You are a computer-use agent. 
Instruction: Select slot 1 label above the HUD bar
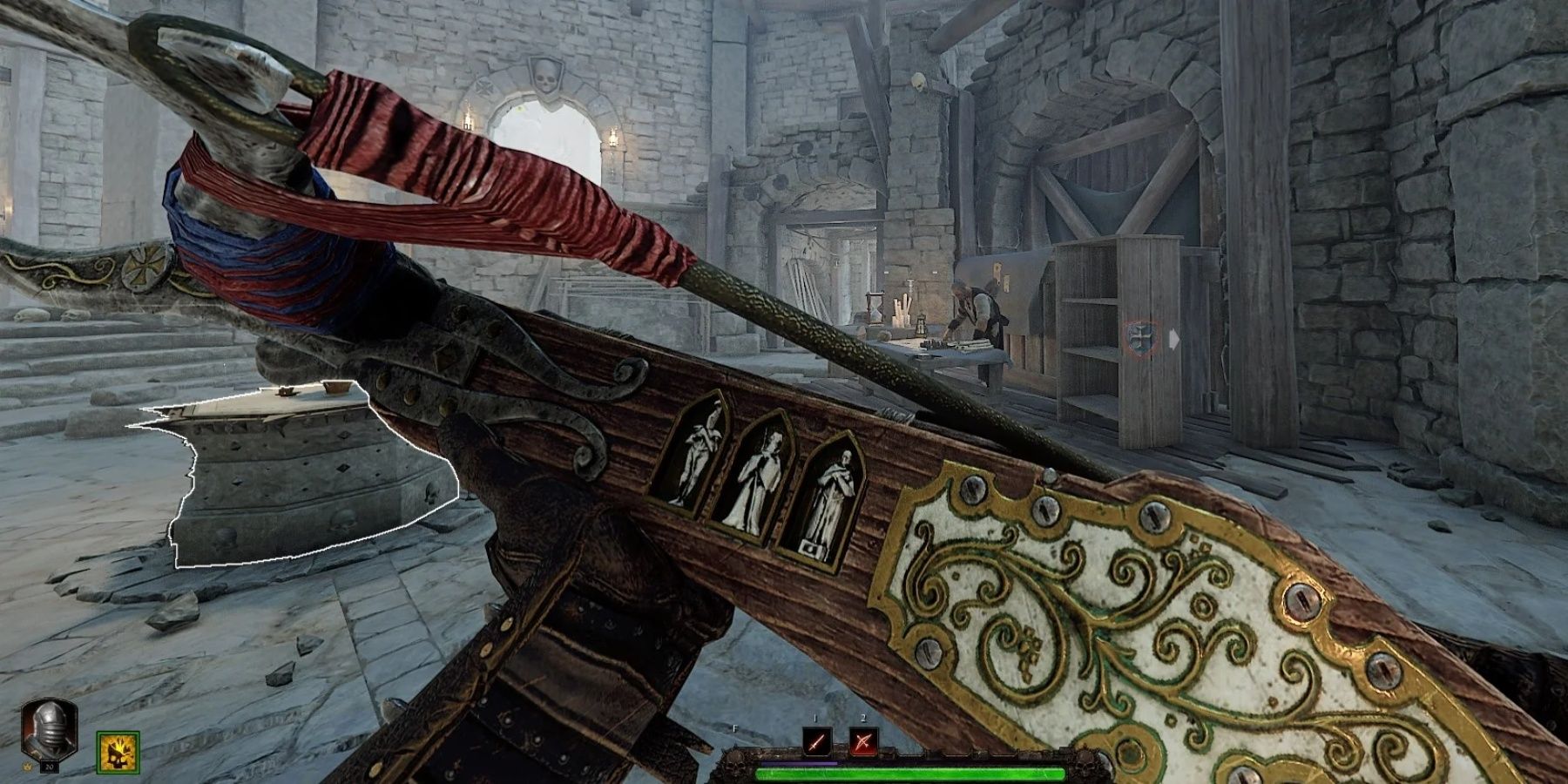pyautogui.click(x=815, y=718)
